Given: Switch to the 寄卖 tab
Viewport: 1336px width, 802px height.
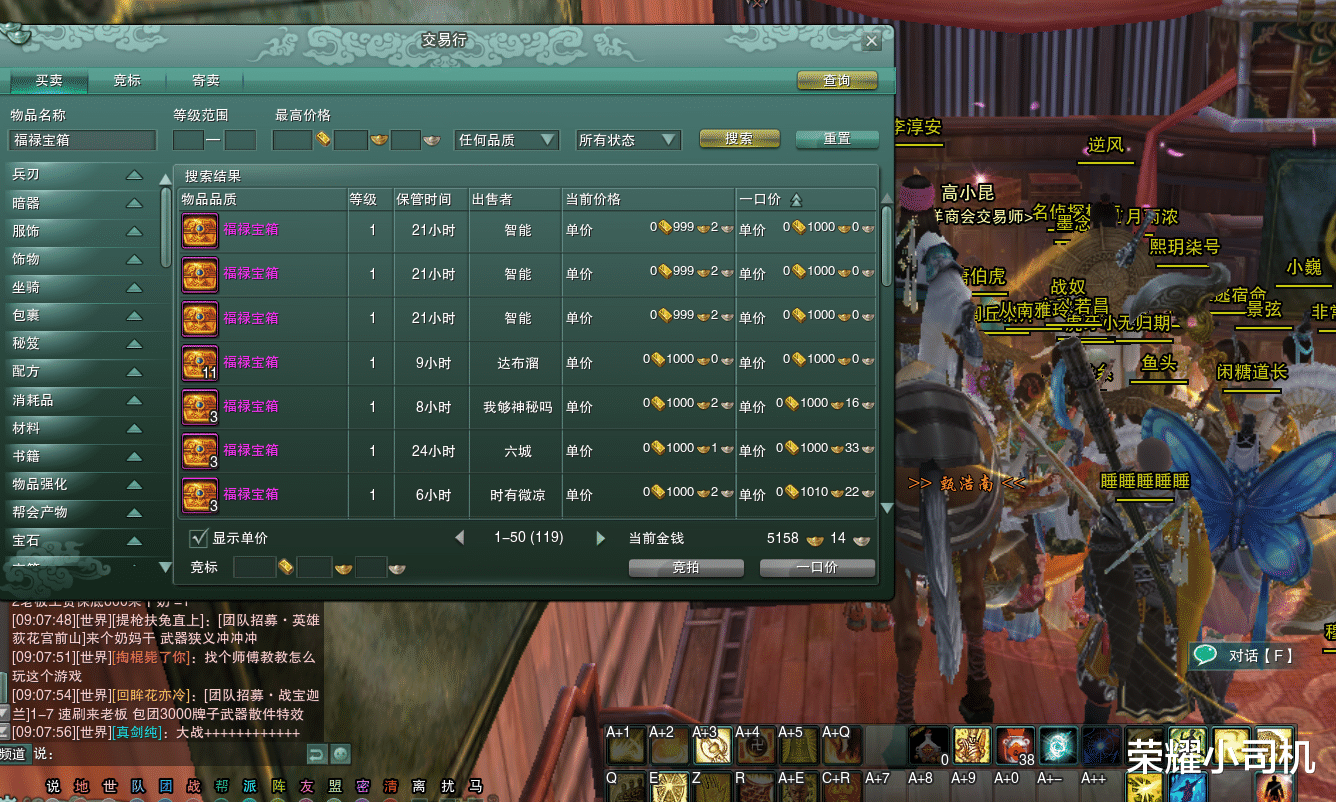Looking at the screenshot, I should (x=204, y=80).
